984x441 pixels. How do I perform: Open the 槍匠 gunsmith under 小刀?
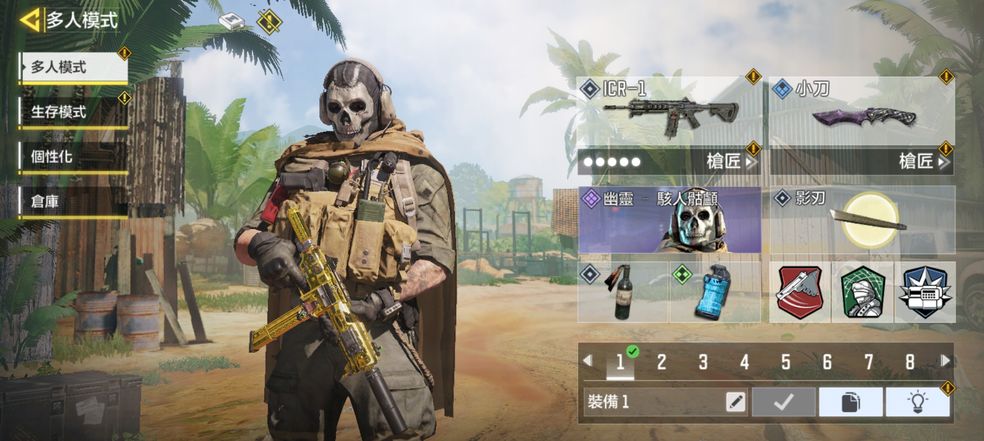point(922,161)
